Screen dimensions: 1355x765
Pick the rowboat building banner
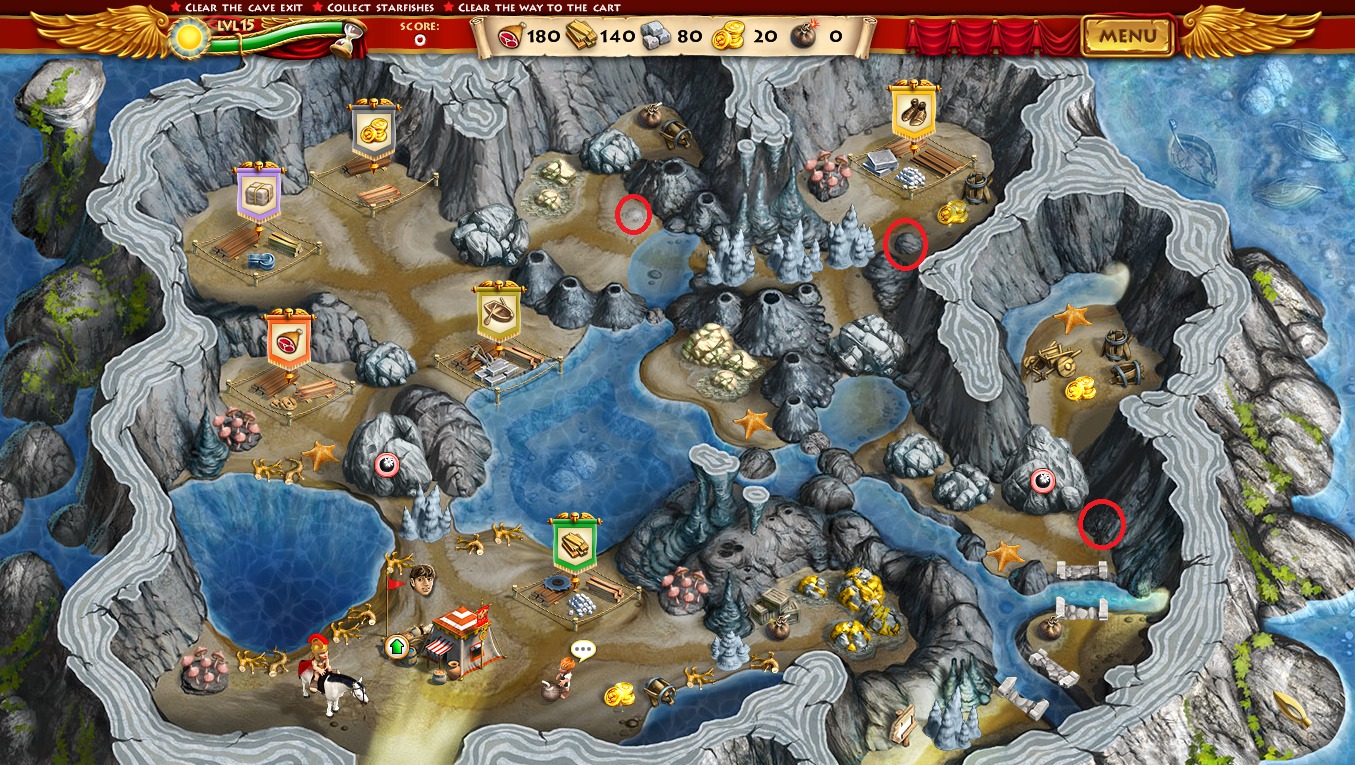click(x=498, y=313)
